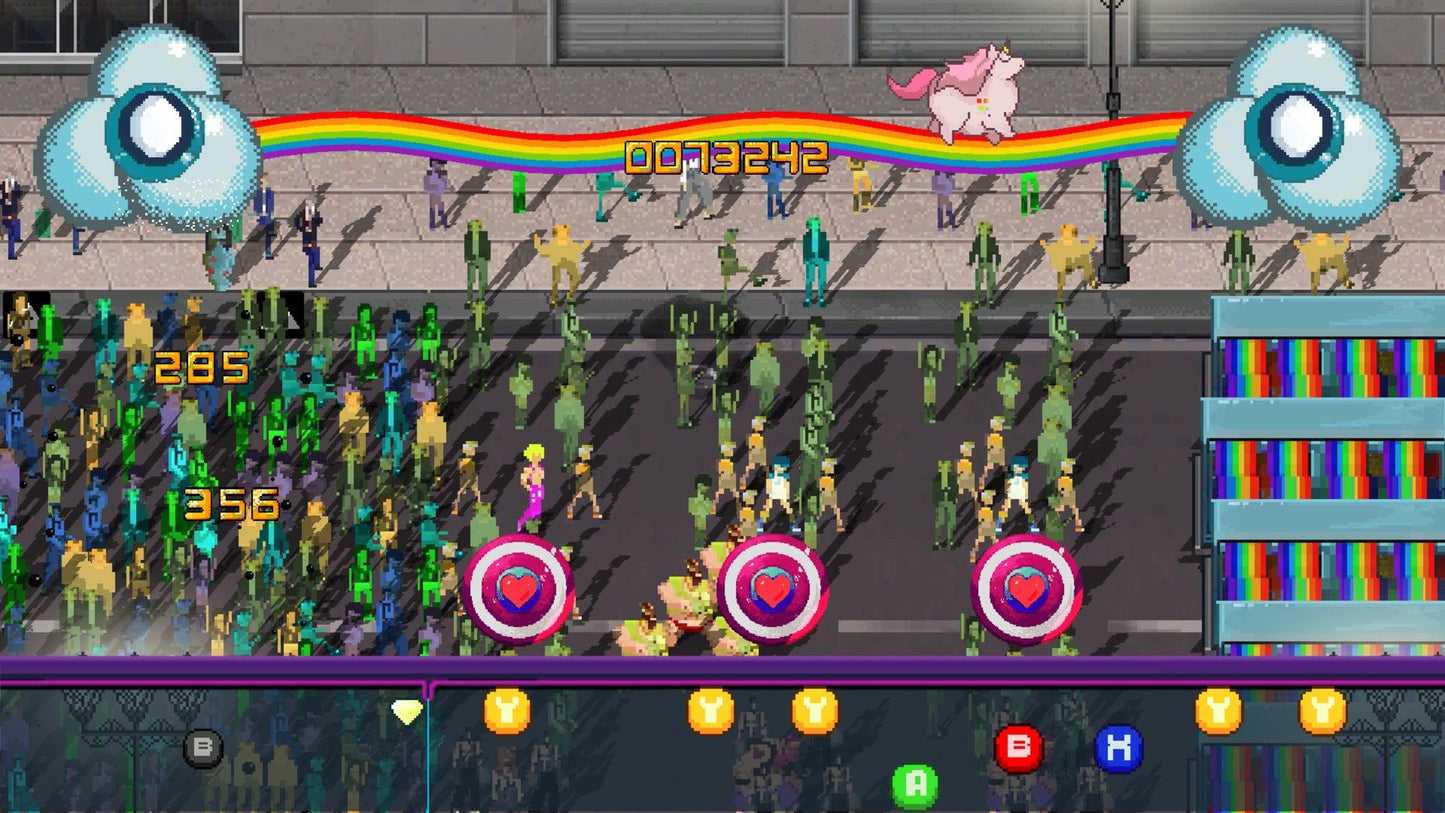Select the rightmost heart target badge
Screen dimensions: 1445x813
pyautogui.click(x=1027, y=590)
